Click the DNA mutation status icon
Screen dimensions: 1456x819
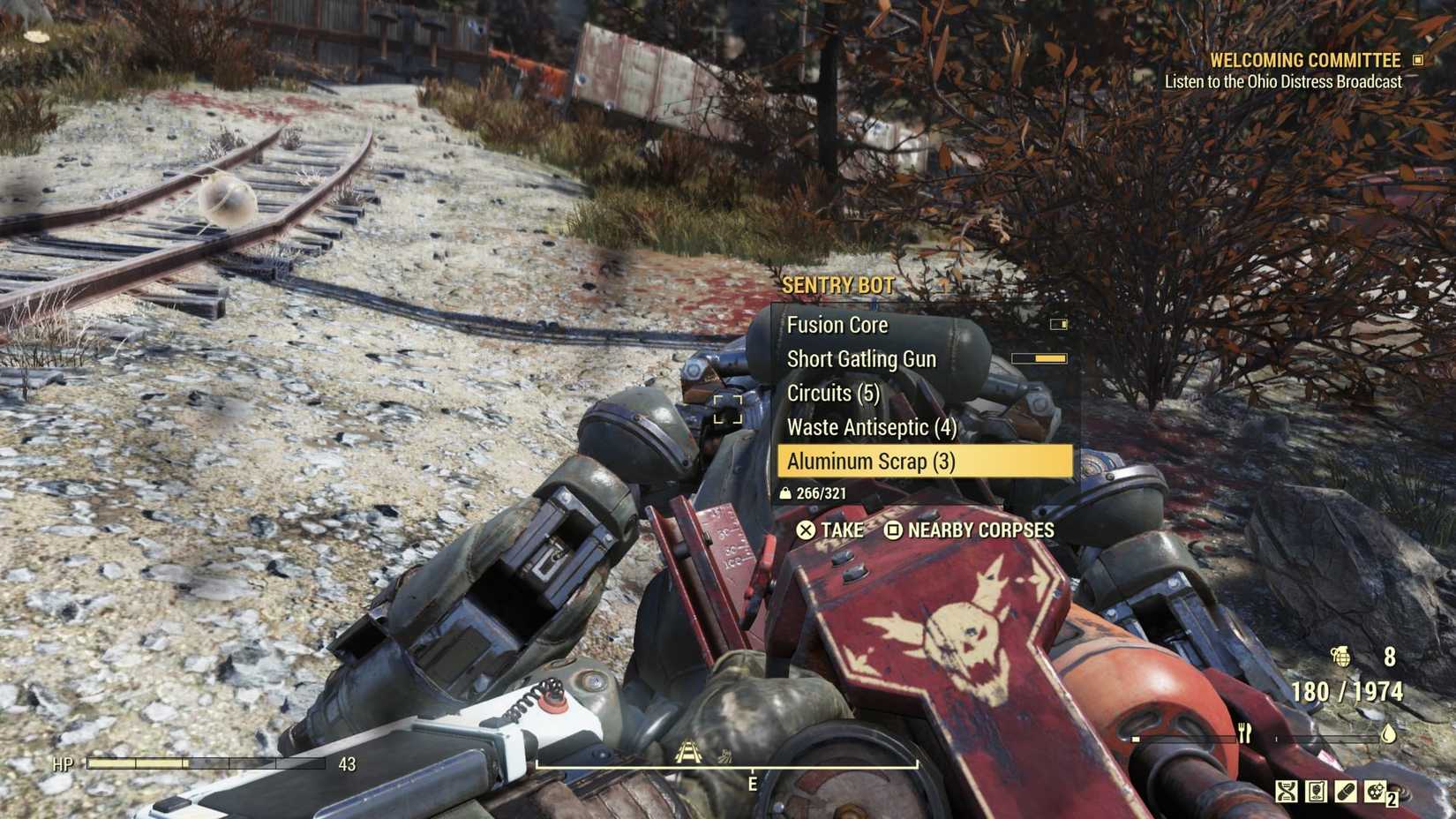[x=1287, y=792]
